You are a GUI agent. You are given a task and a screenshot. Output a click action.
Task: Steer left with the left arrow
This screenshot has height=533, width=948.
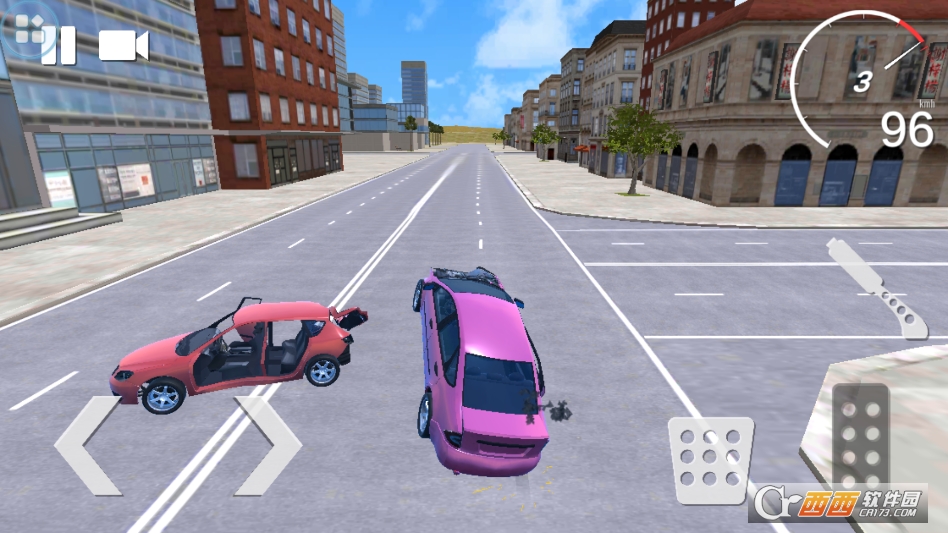(x=88, y=445)
